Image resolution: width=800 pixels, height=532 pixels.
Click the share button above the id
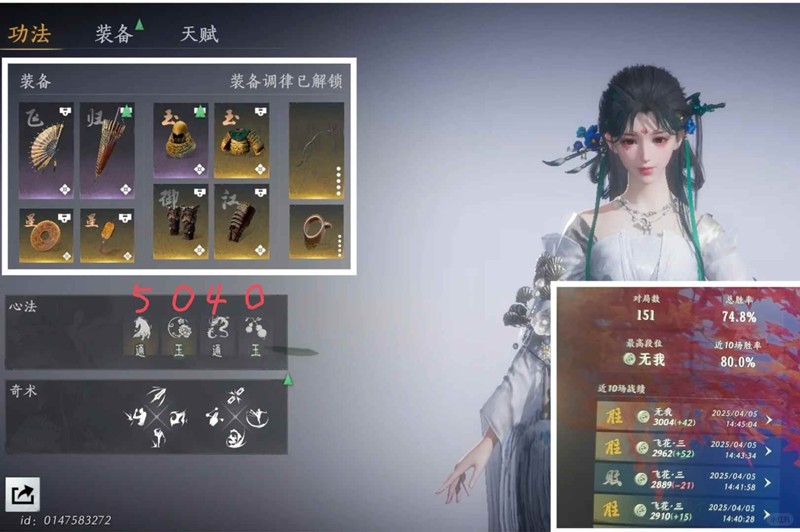[21, 494]
